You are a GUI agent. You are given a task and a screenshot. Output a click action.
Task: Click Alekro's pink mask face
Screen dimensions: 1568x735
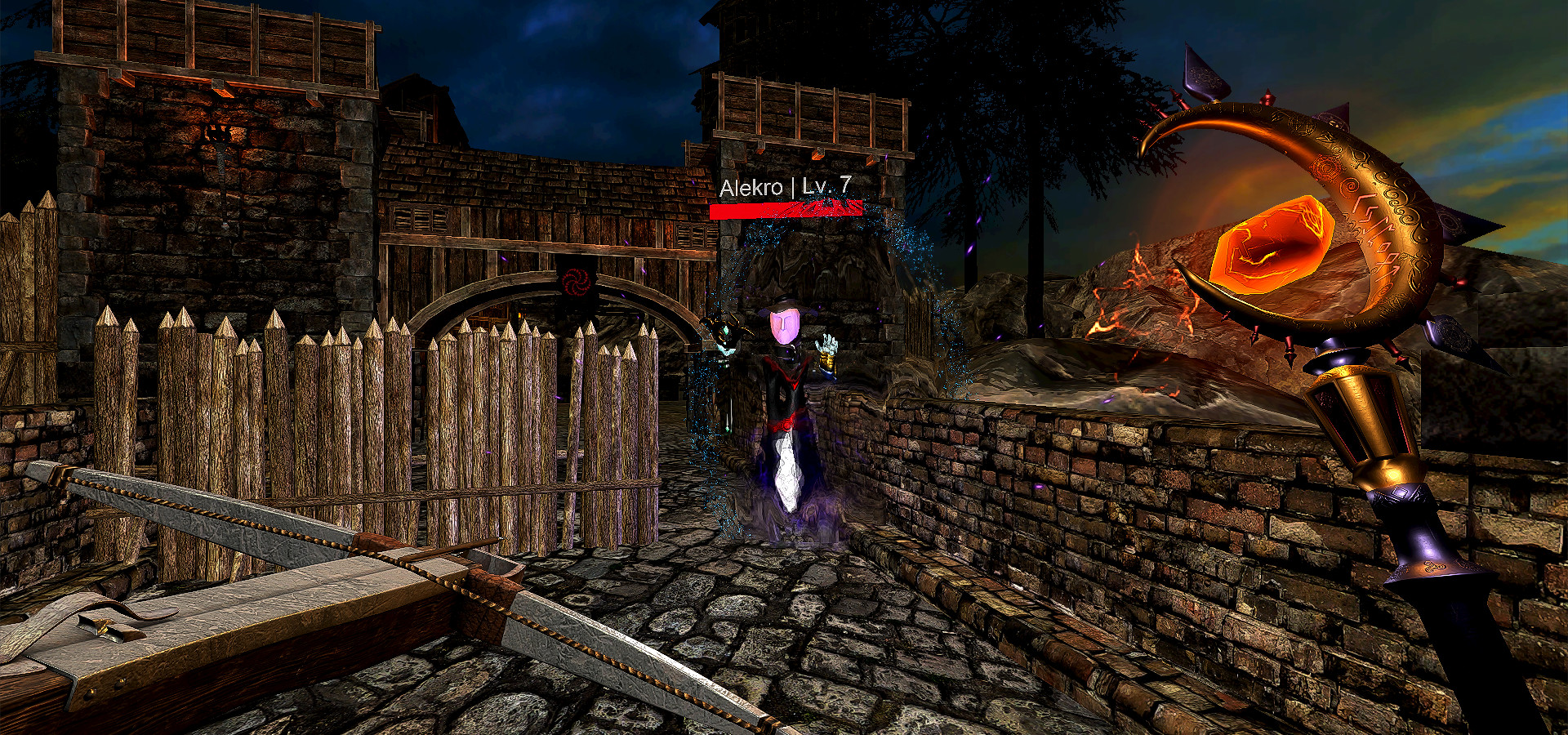coord(783,327)
